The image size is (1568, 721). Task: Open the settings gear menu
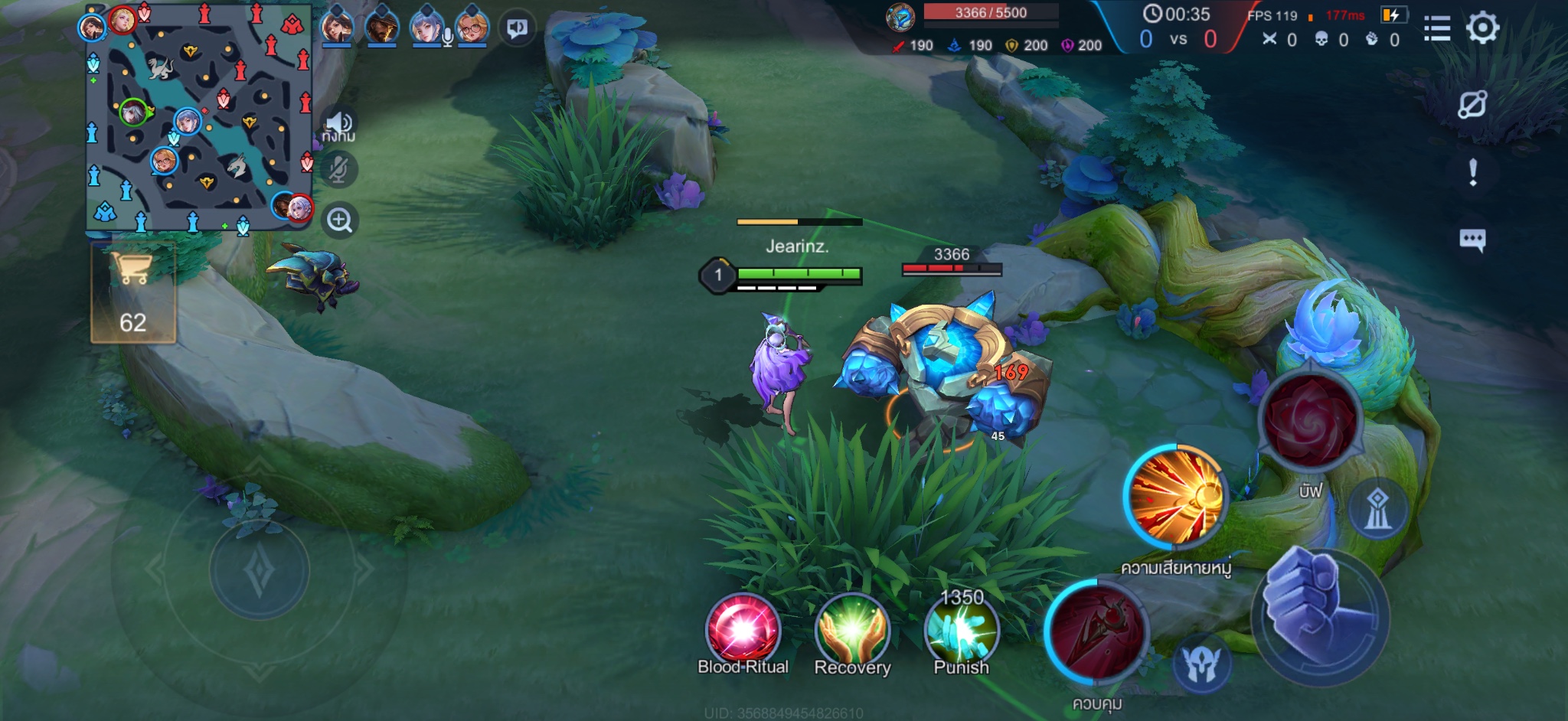point(1482,28)
